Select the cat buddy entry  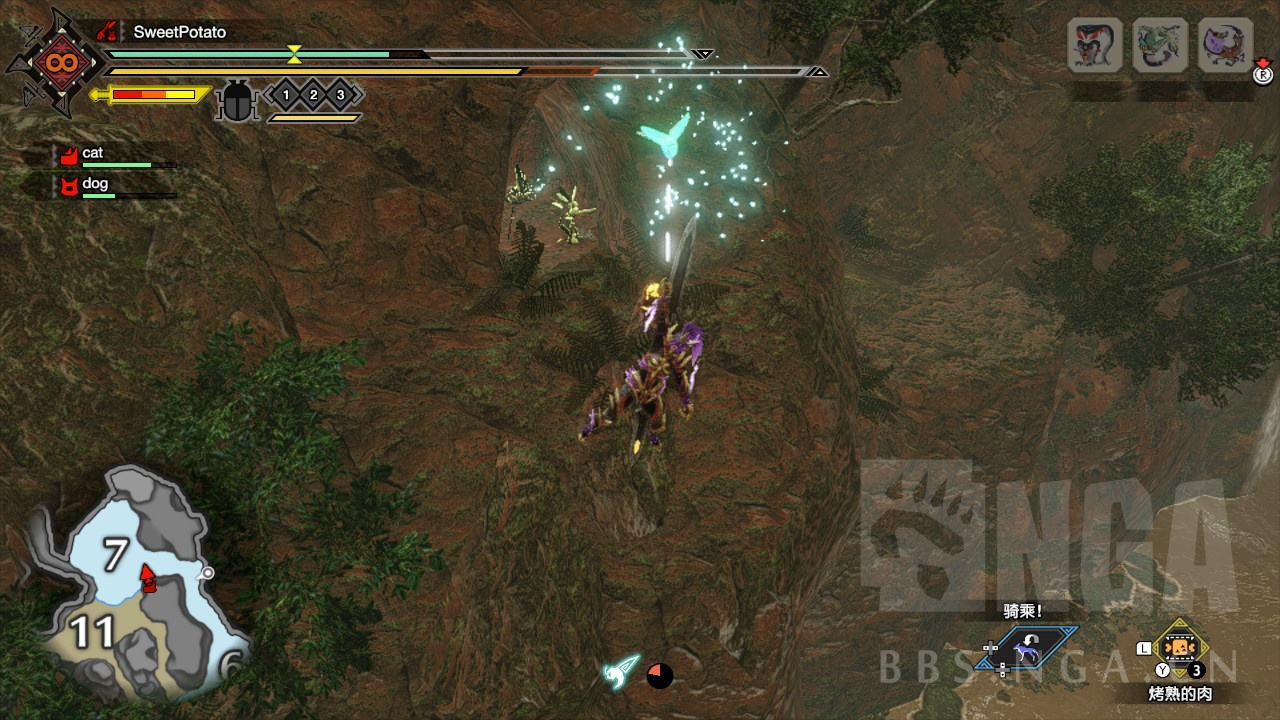pyautogui.click(x=93, y=154)
